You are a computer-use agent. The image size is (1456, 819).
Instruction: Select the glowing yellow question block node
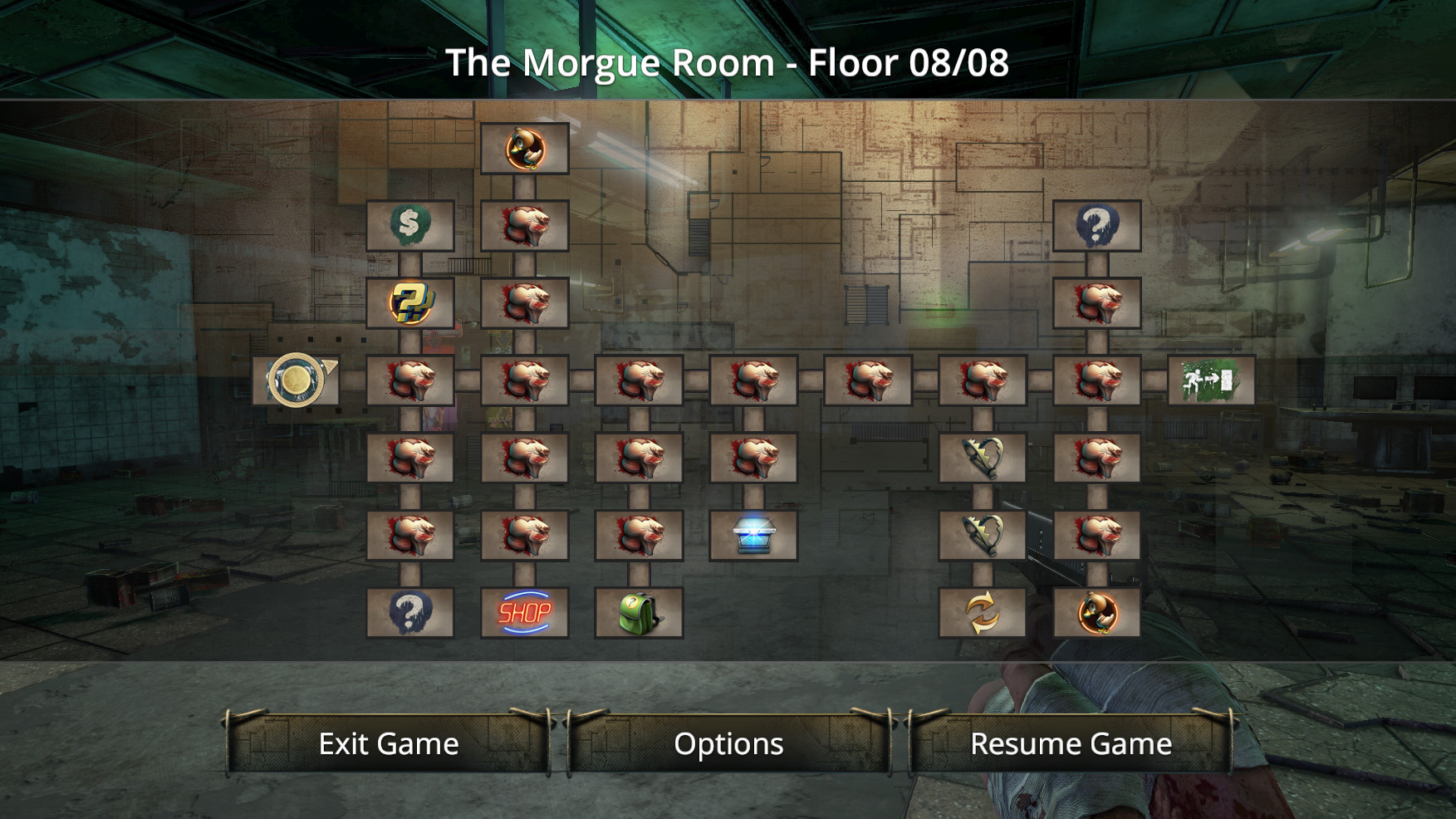pos(410,303)
